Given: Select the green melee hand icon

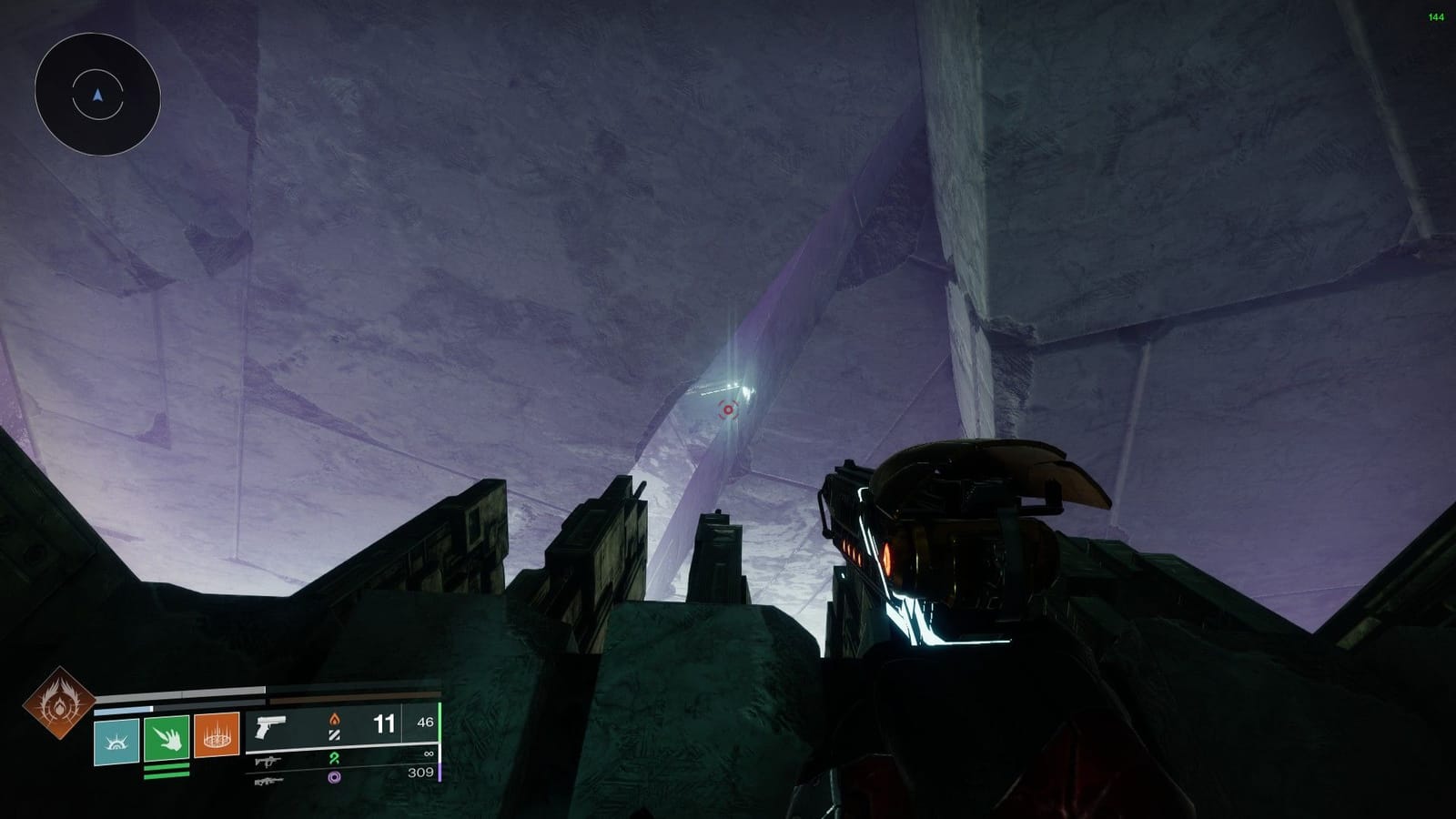Looking at the screenshot, I should click(x=167, y=740).
